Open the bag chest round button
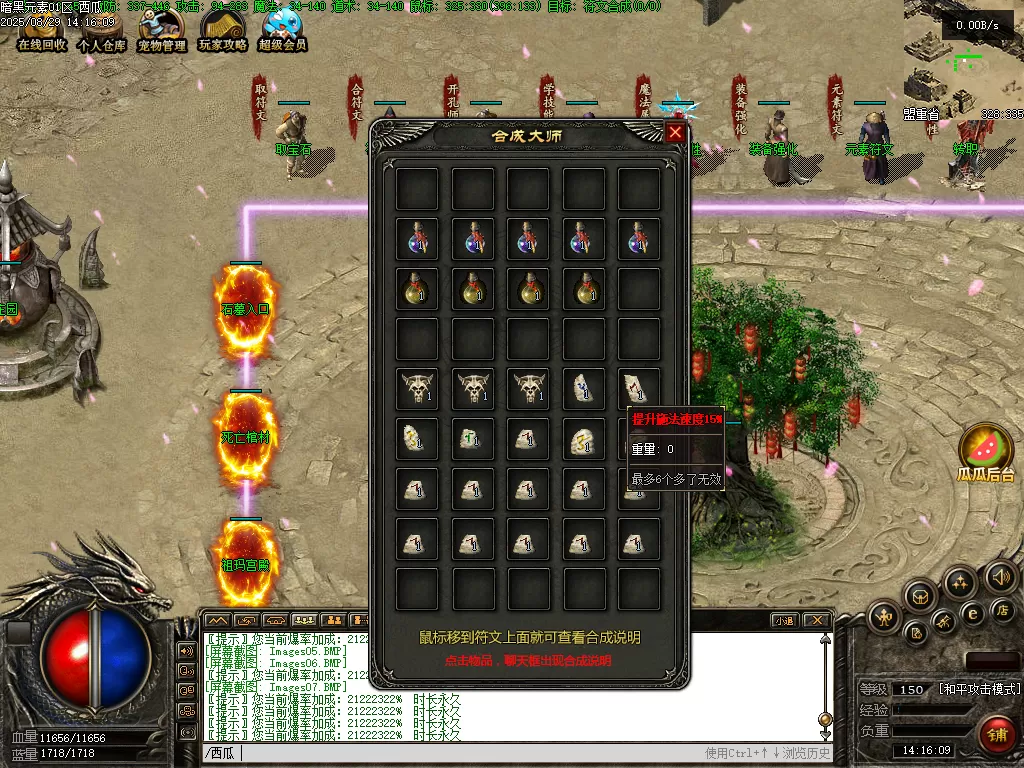Screen dimensions: 1024x768 [919, 597]
